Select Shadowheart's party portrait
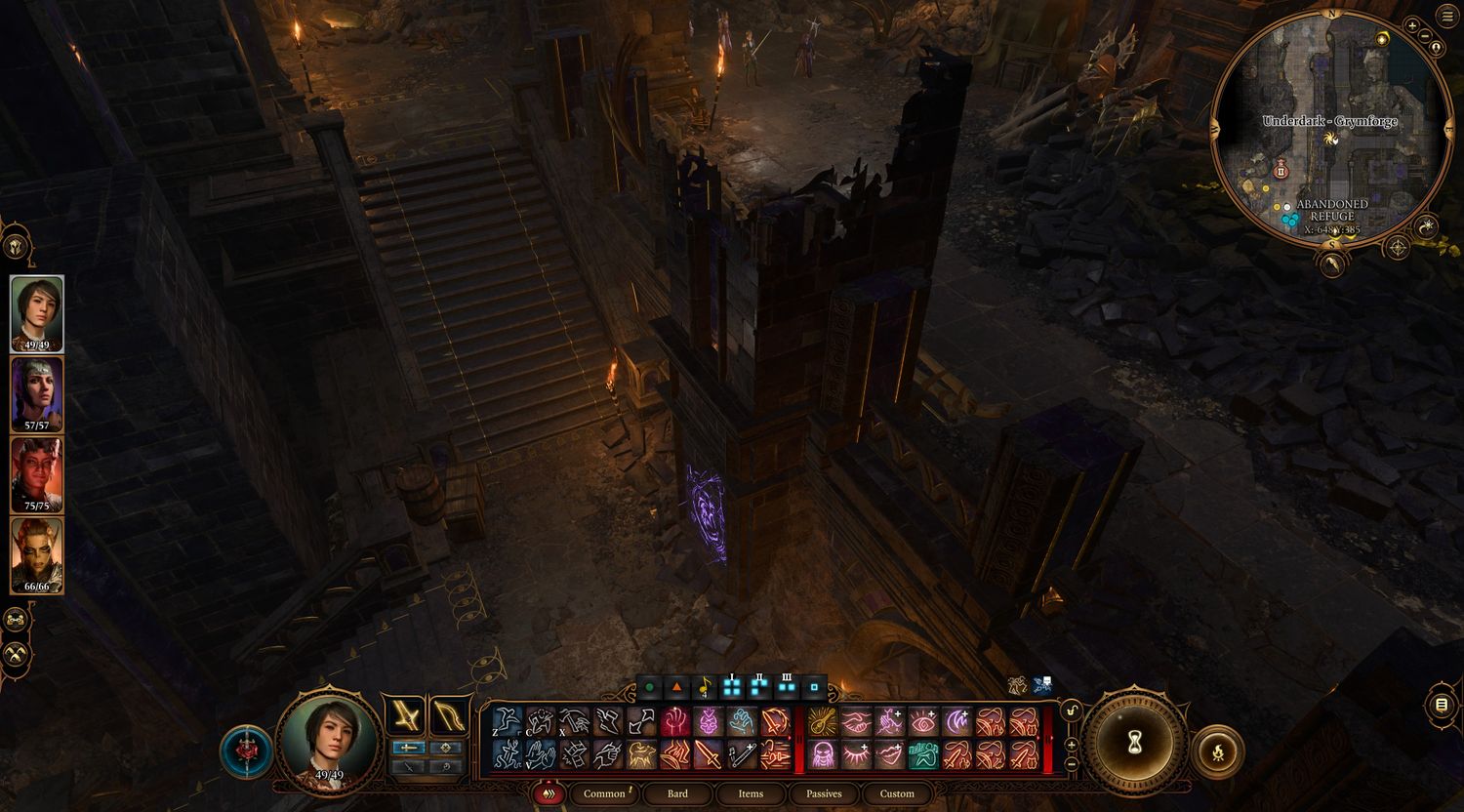Viewport: 1464px width, 812px height. point(37,393)
